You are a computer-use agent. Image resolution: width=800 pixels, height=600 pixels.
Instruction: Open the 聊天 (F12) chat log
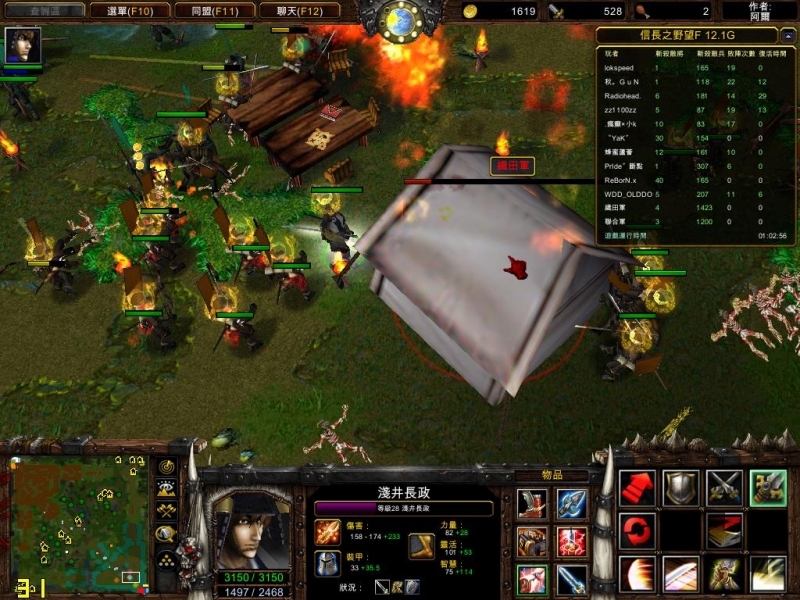[297, 11]
